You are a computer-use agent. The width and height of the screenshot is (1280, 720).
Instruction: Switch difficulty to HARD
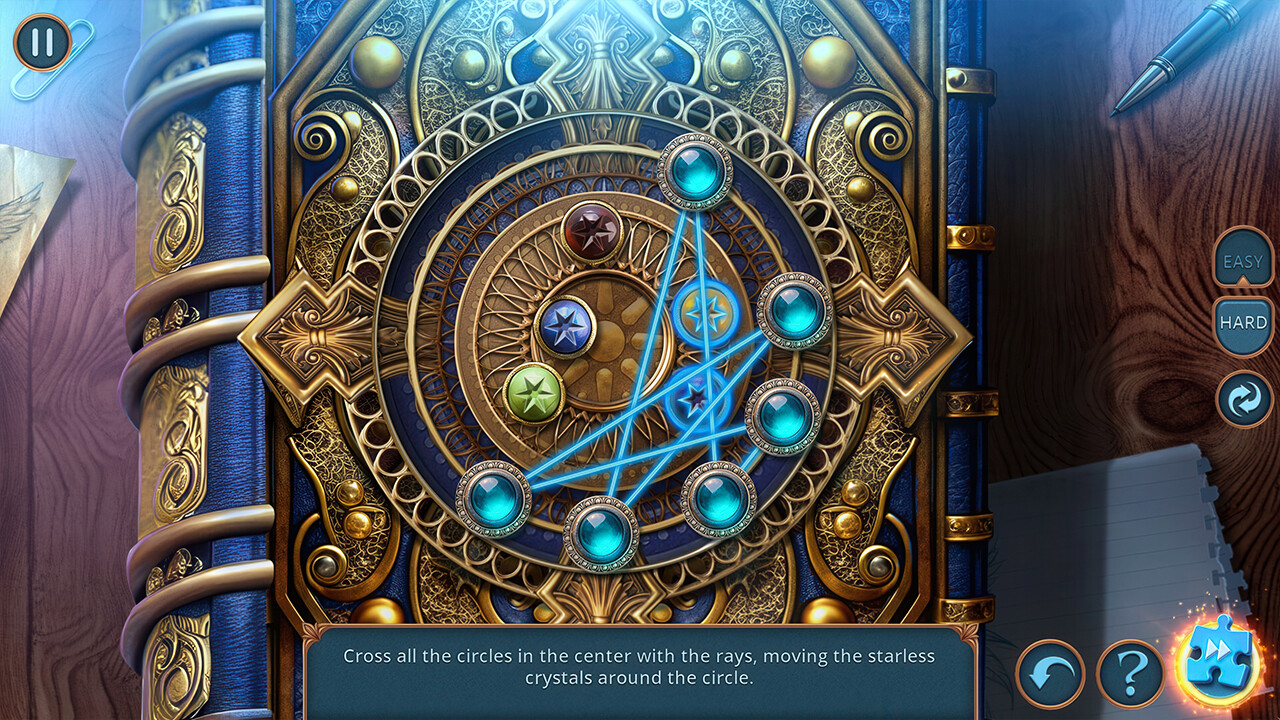(1243, 322)
